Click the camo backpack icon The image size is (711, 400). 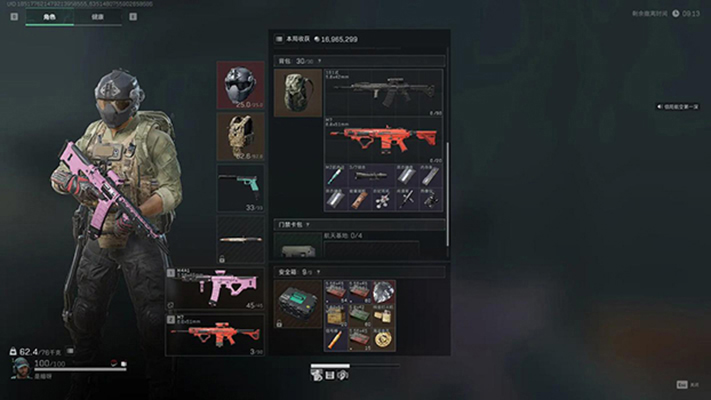click(297, 92)
